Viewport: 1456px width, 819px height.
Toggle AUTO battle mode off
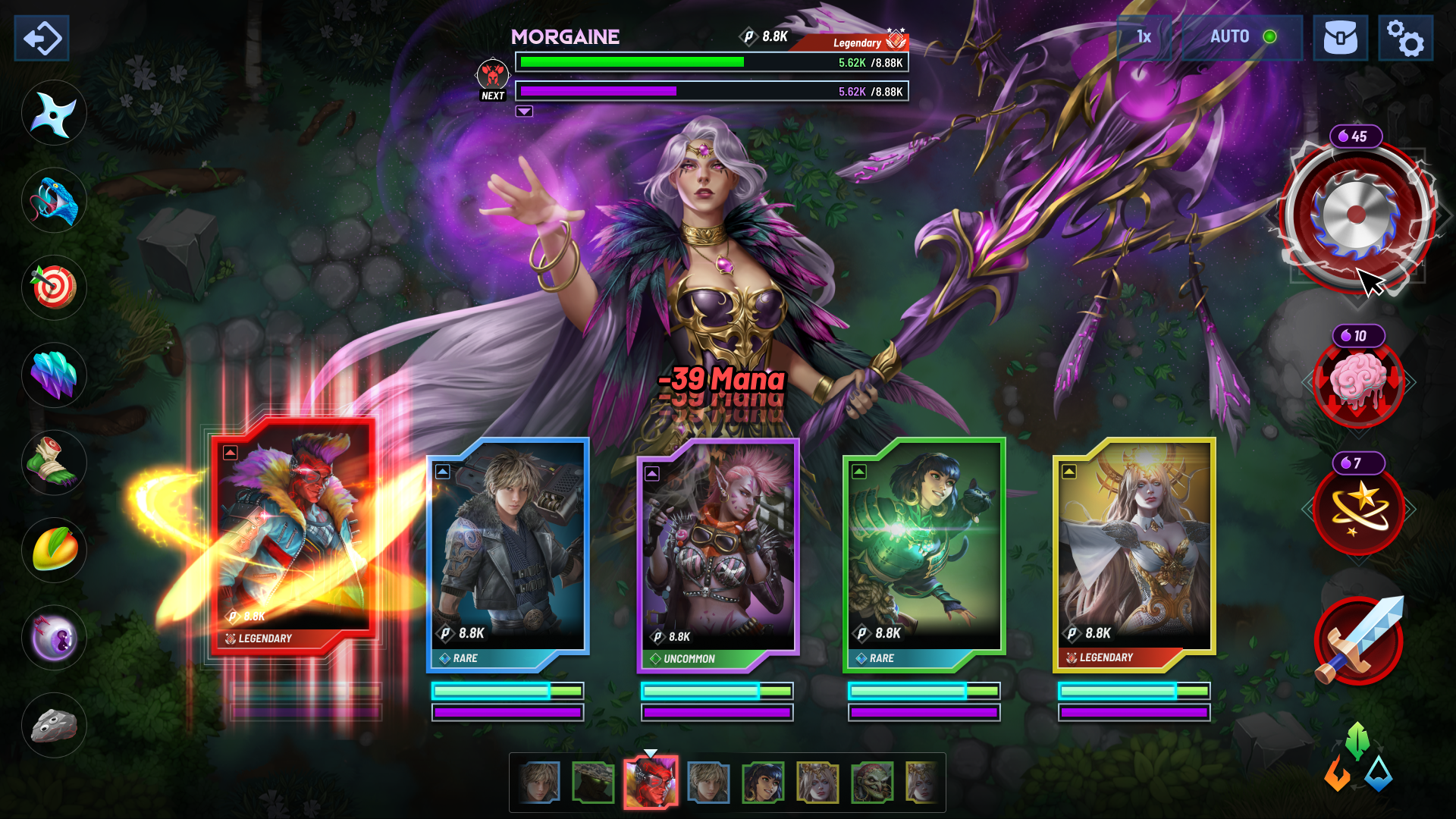coord(1232,36)
